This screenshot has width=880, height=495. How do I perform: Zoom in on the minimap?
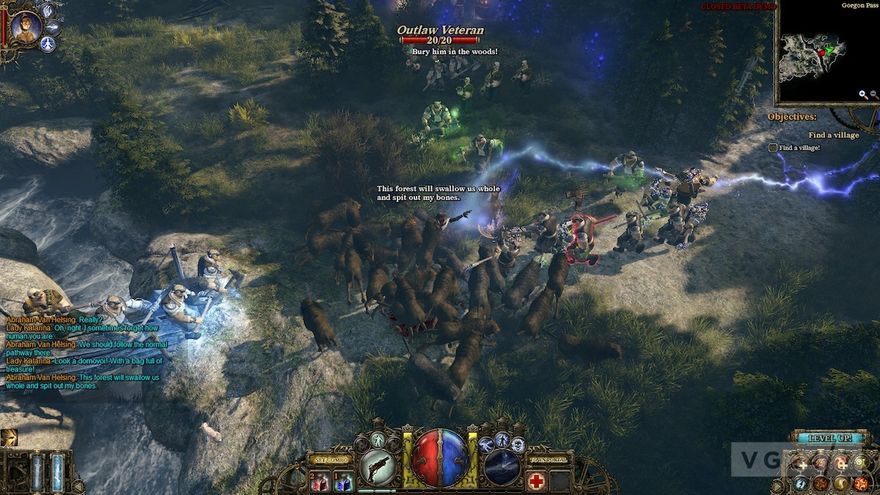click(863, 95)
